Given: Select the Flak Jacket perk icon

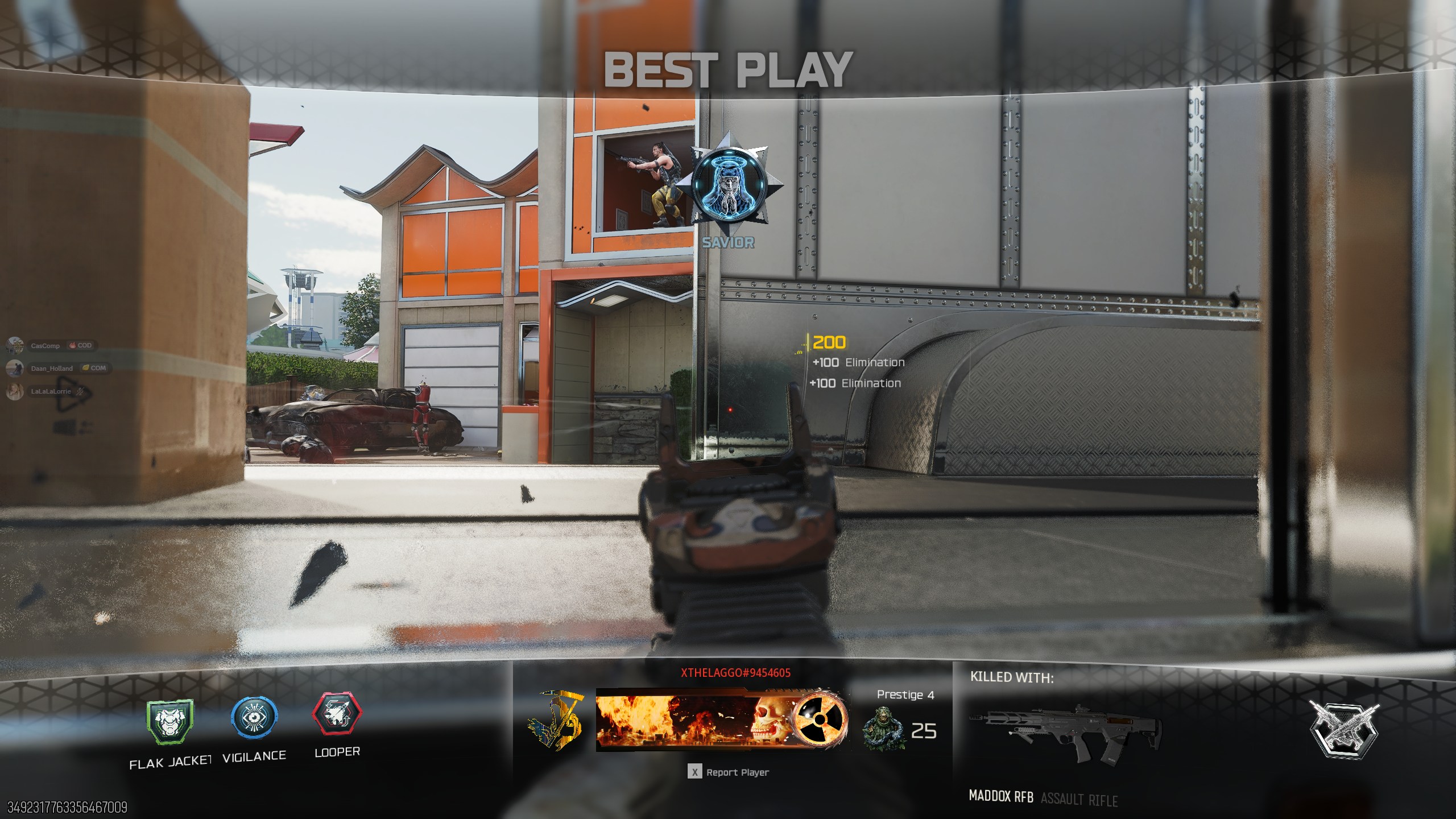Looking at the screenshot, I should tap(170, 722).
